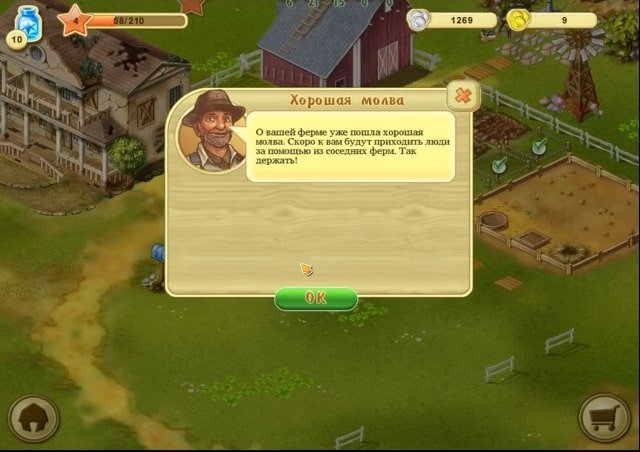This screenshot has height=452, width=640.
Task: Confirm the dialog with the green OK button
Action: pos(315,298)
